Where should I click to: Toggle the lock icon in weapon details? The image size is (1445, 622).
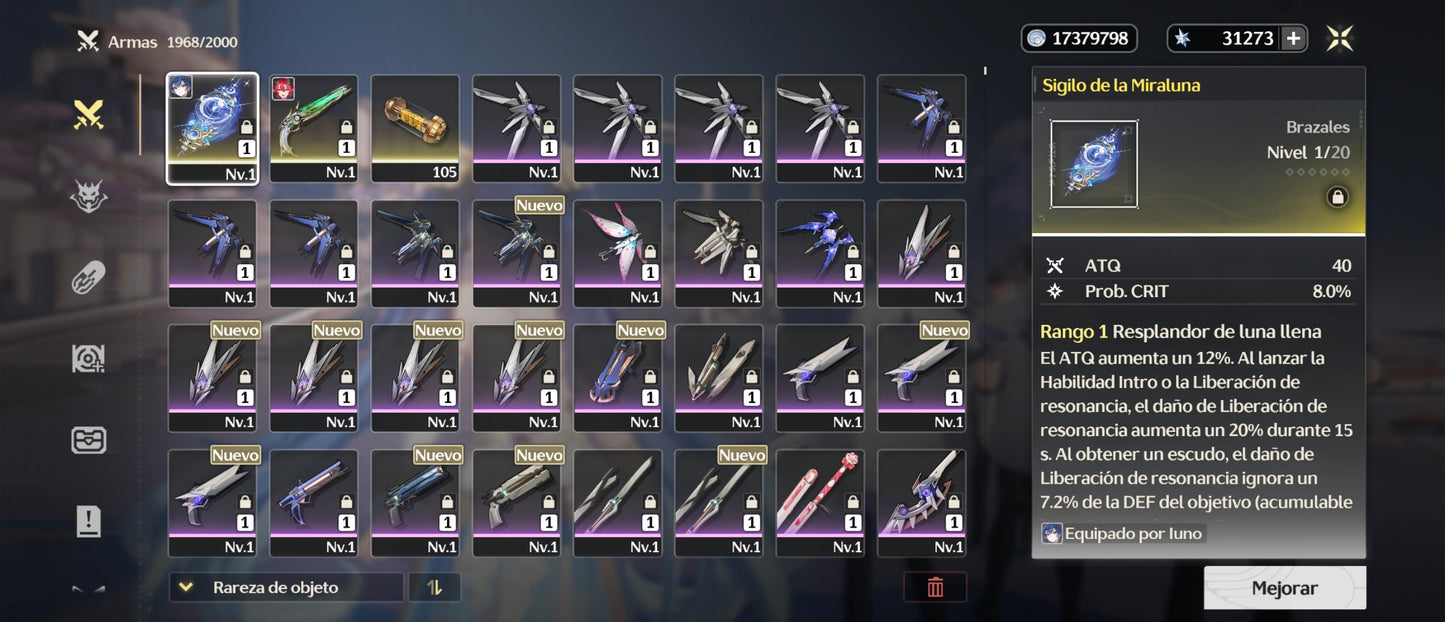[1336, 198]
